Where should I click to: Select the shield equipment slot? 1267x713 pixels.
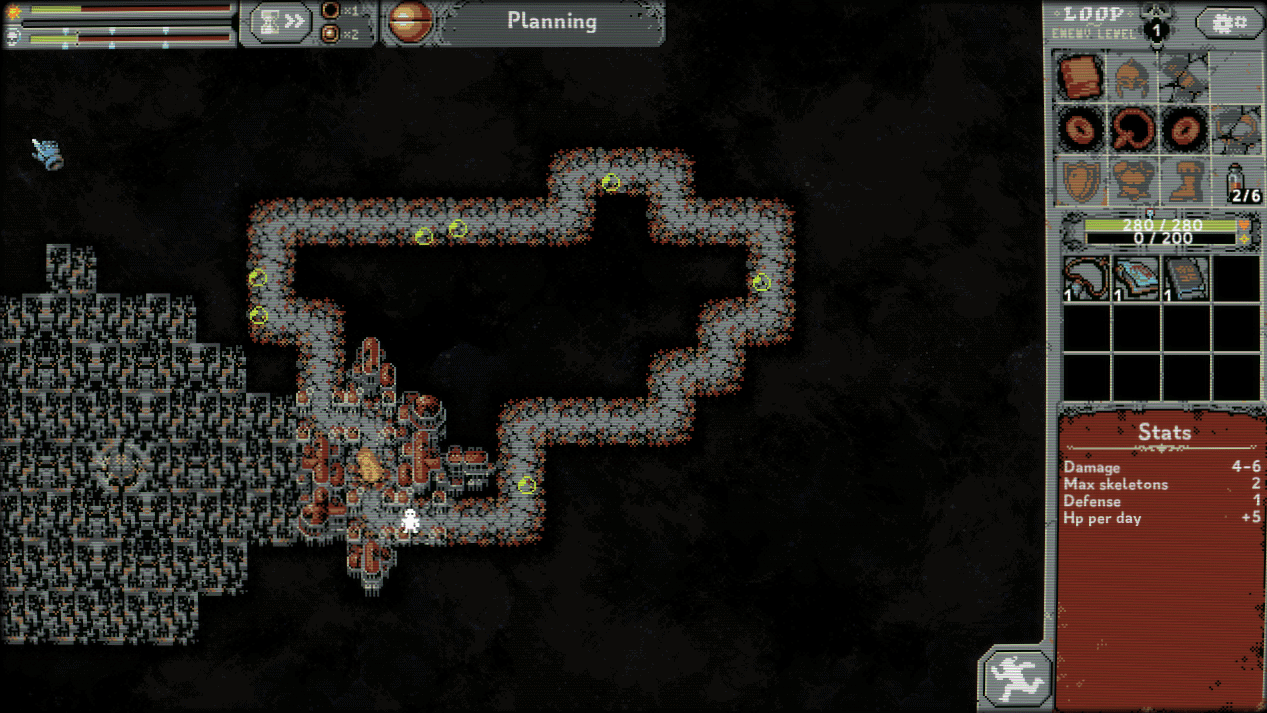(x=1081, y=181)
